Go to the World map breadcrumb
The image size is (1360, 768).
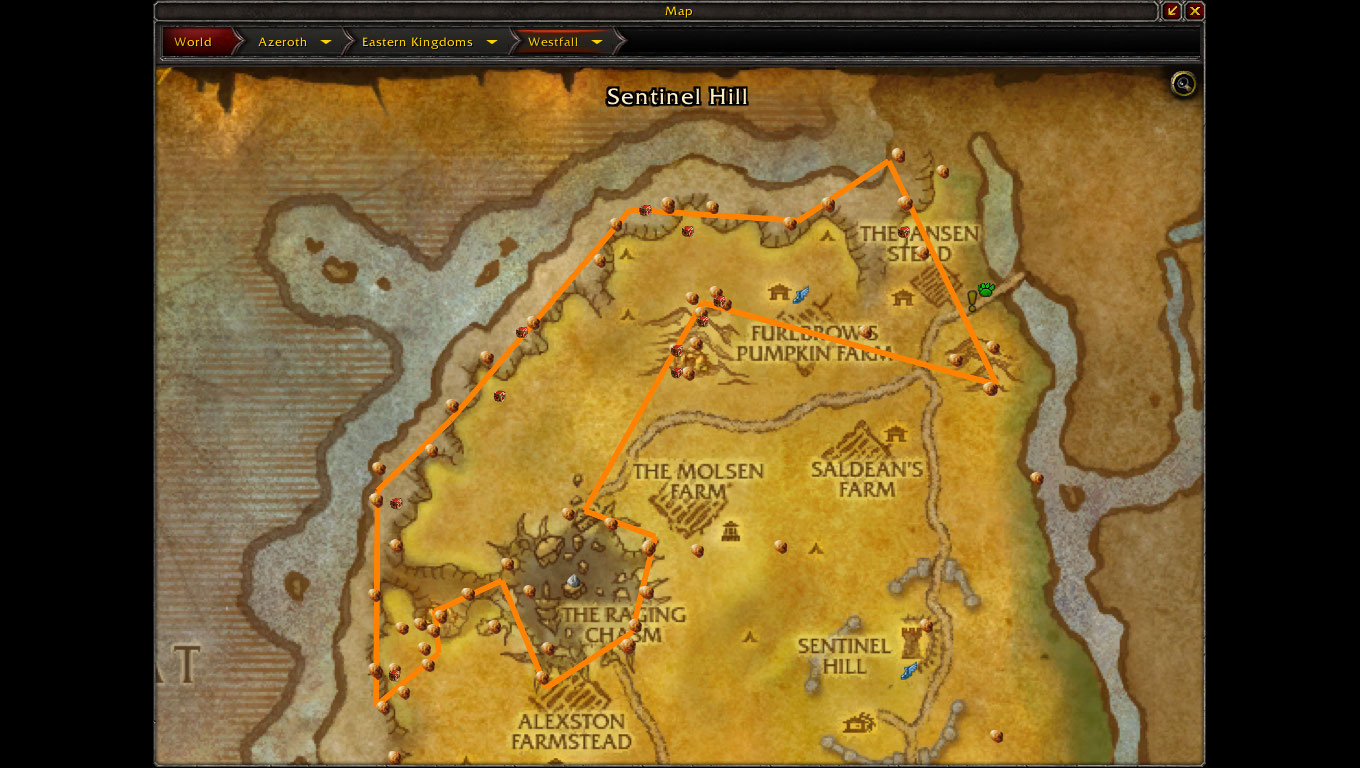click(x=193, y=42)
